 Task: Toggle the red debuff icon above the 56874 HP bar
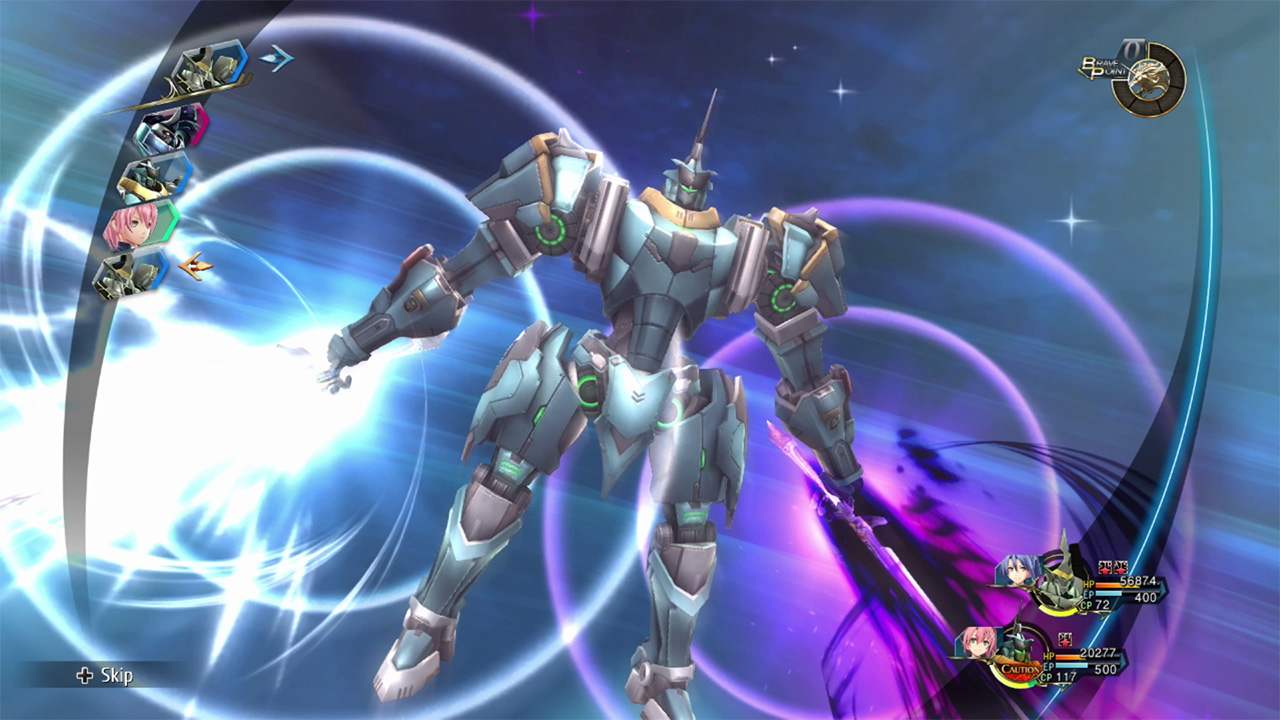(x=1113, y=568)
